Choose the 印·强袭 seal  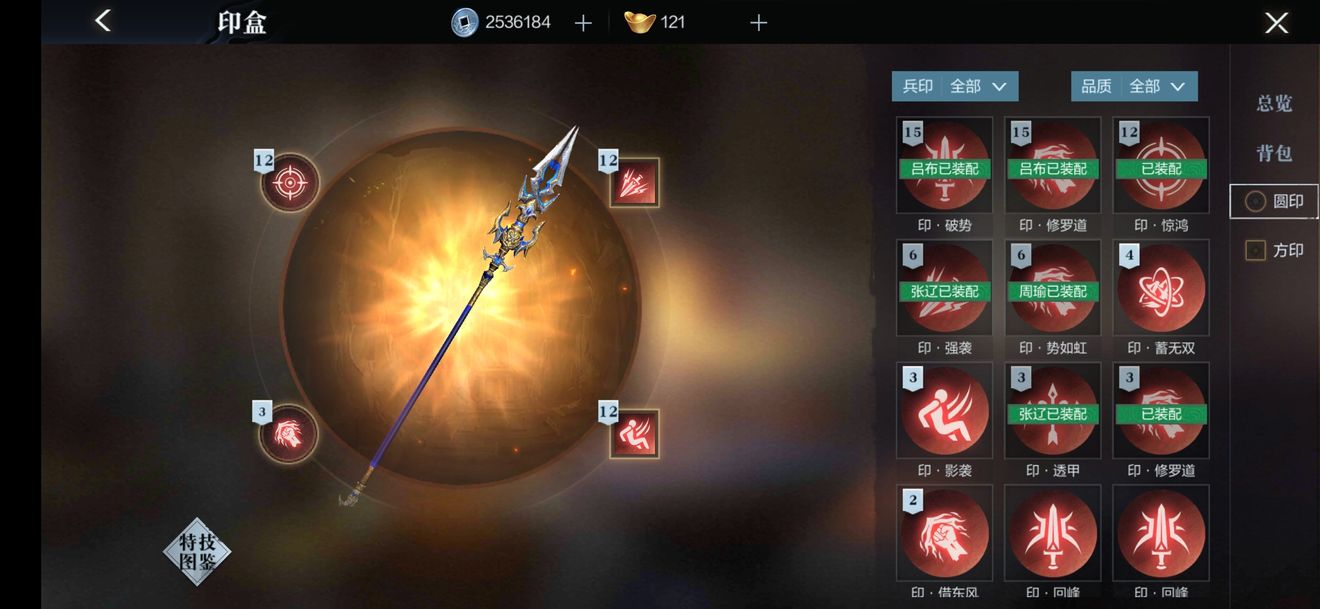click(944, 288)
